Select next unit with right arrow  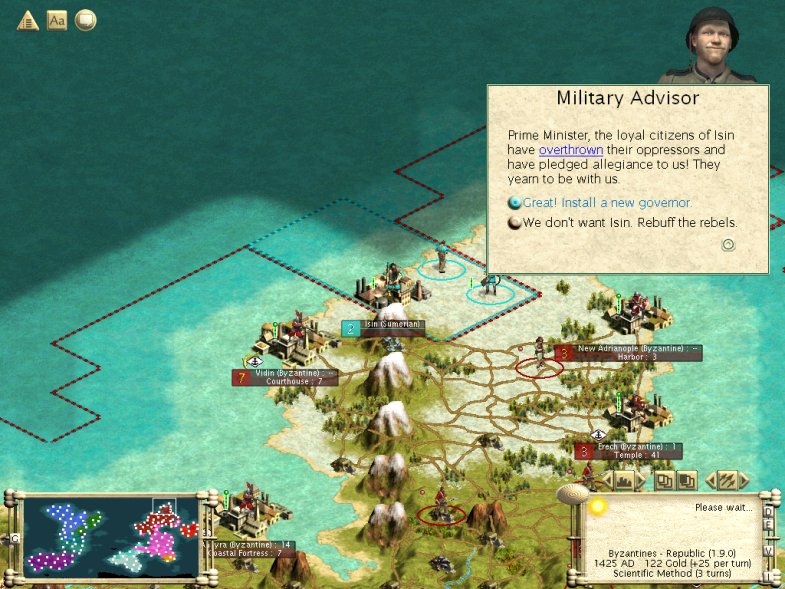[x=747, y=481]
